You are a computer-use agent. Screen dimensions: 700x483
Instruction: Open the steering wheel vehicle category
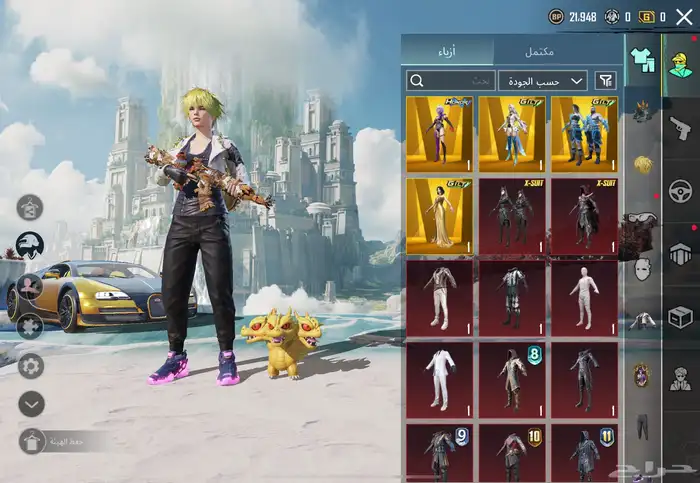681,190
